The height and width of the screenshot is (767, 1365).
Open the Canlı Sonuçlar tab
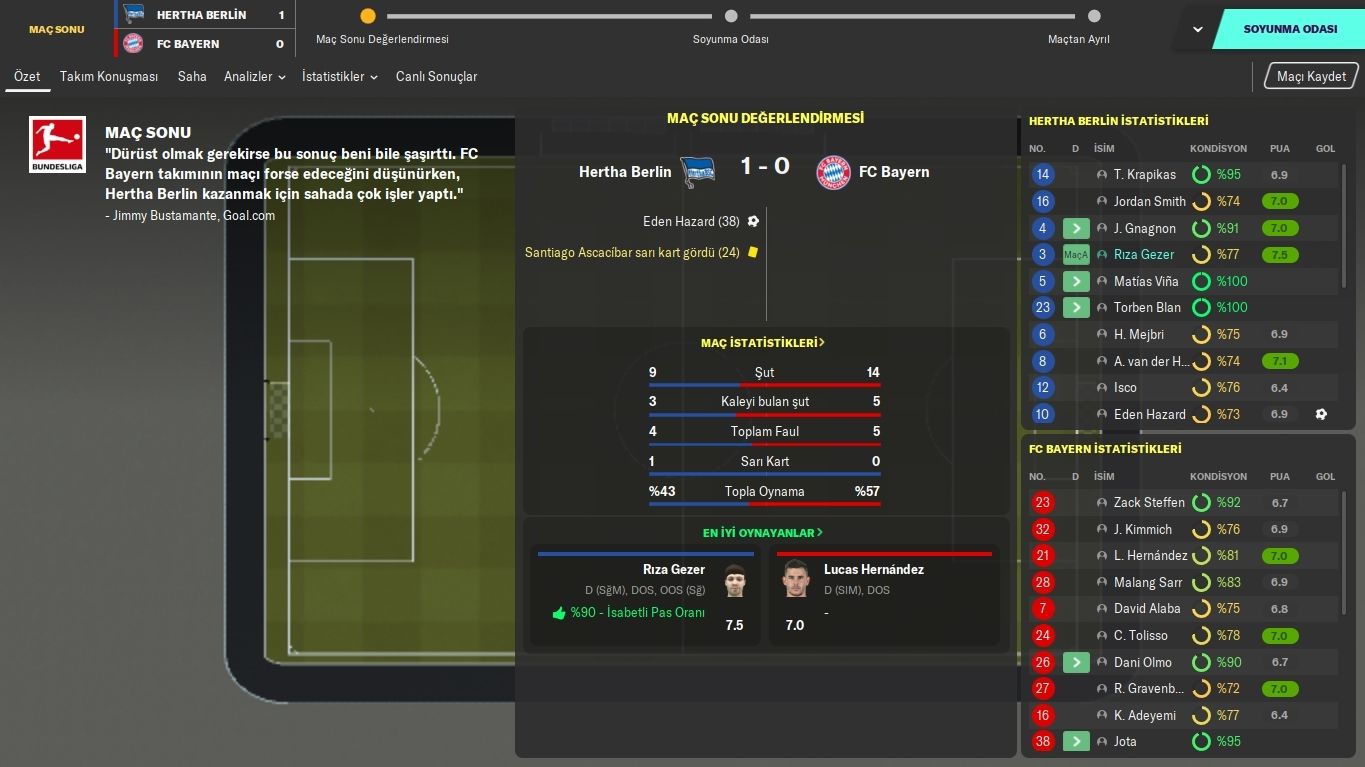436,76
